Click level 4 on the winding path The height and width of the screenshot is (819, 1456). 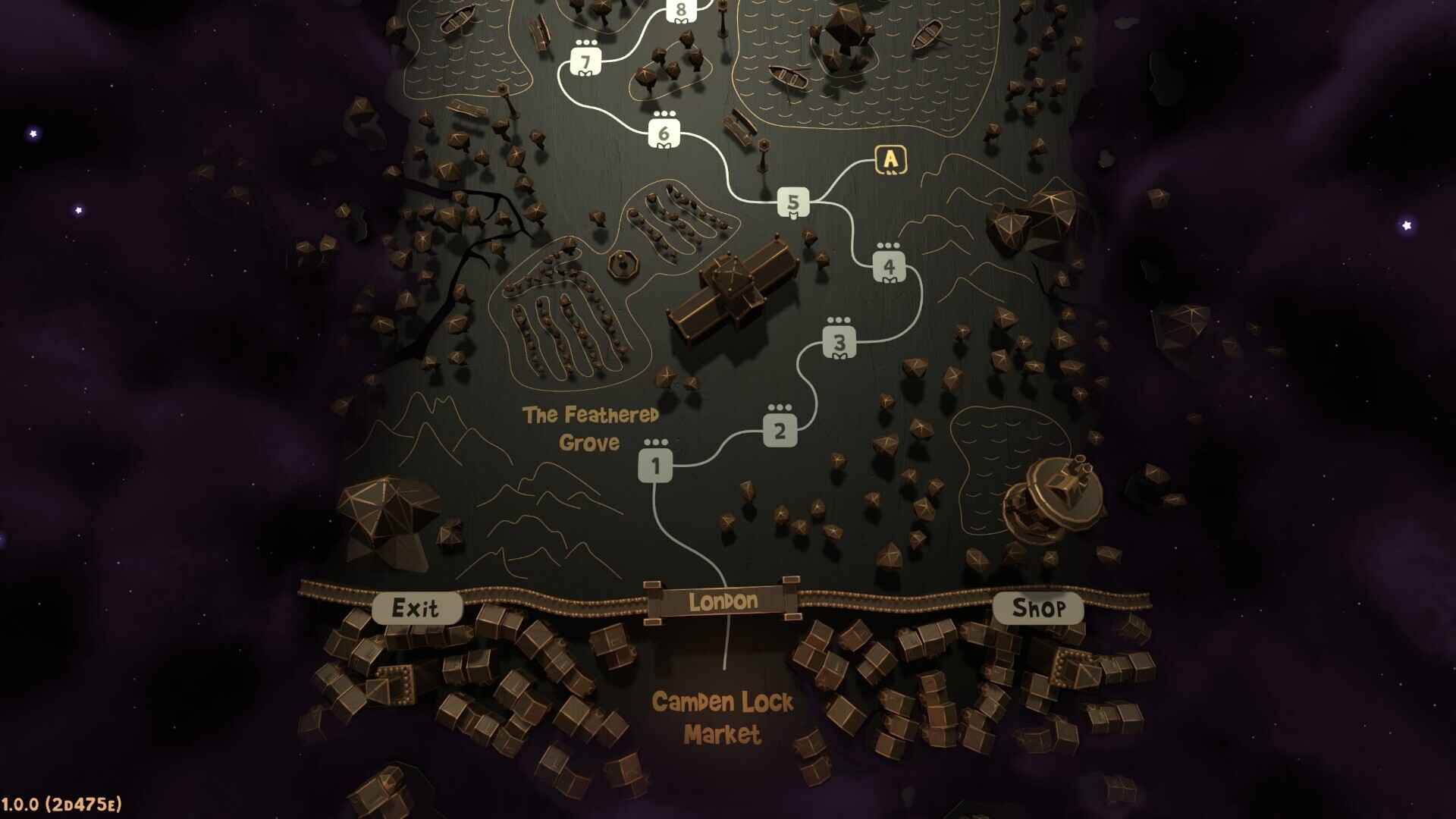(889, 267)
